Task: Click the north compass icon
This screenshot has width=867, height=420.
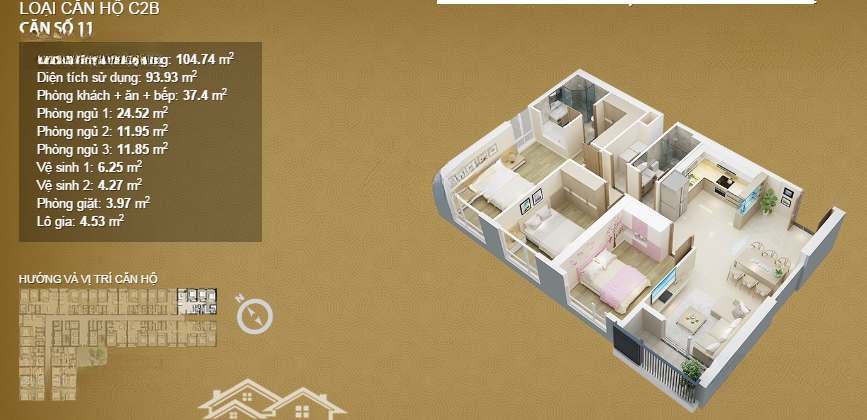Action: tap(255, 315)
